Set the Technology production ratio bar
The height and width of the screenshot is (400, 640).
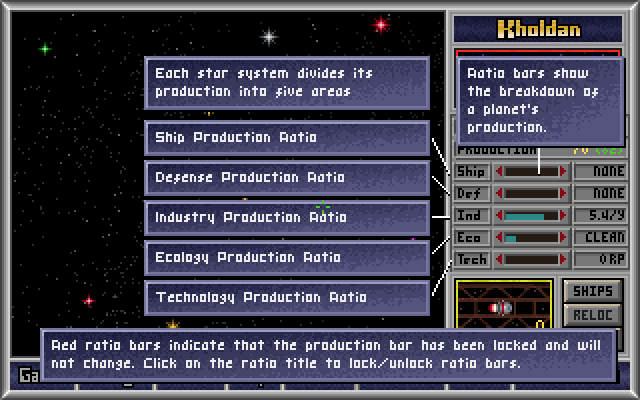point(531,259)
